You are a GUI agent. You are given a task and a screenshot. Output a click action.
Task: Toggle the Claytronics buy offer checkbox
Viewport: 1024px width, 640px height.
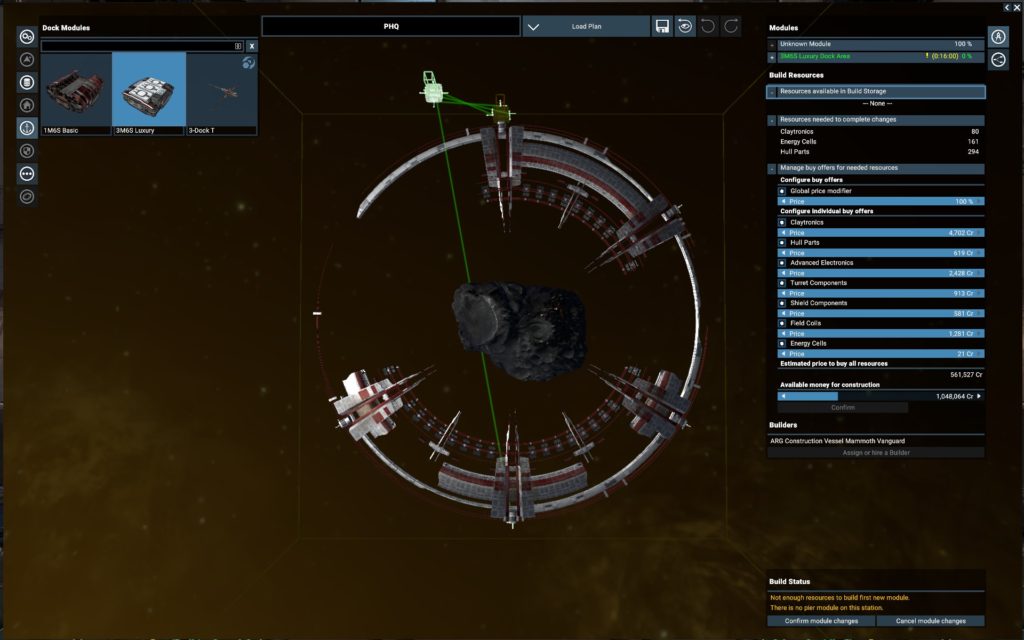[x=782, y=222]
